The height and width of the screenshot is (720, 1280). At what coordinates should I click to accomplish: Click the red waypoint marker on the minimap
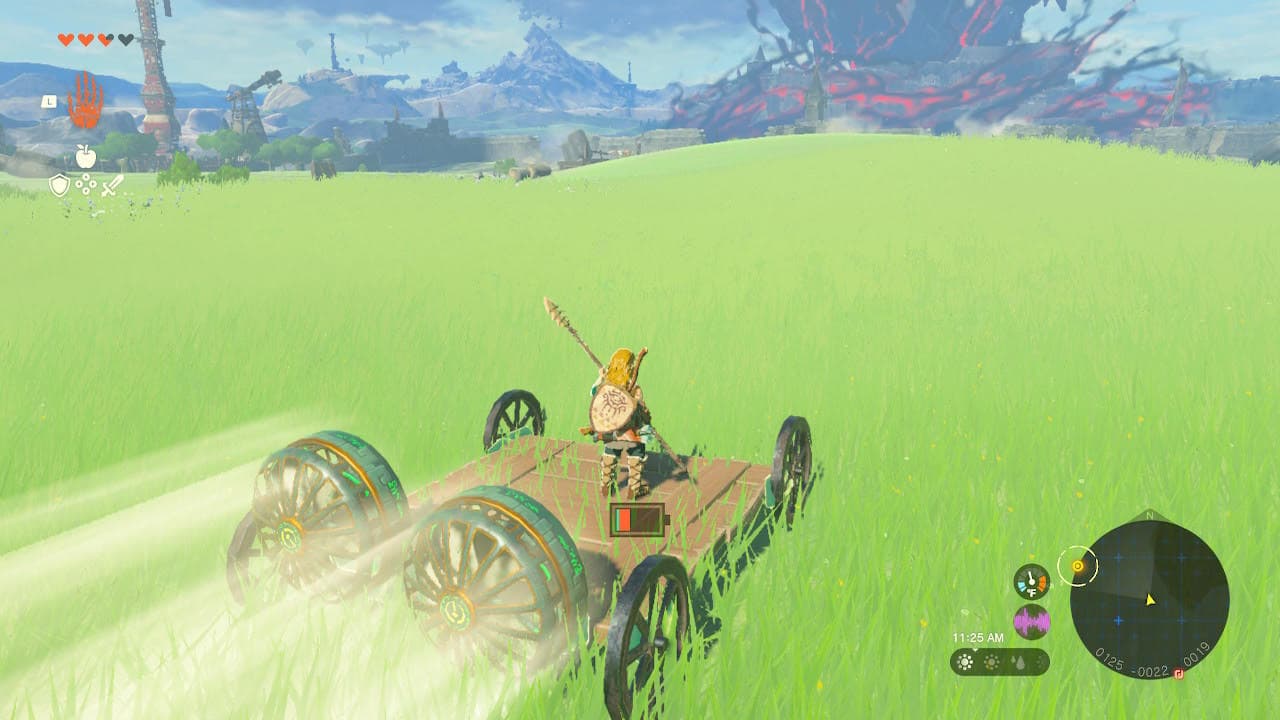click(x=1178, y=673)
